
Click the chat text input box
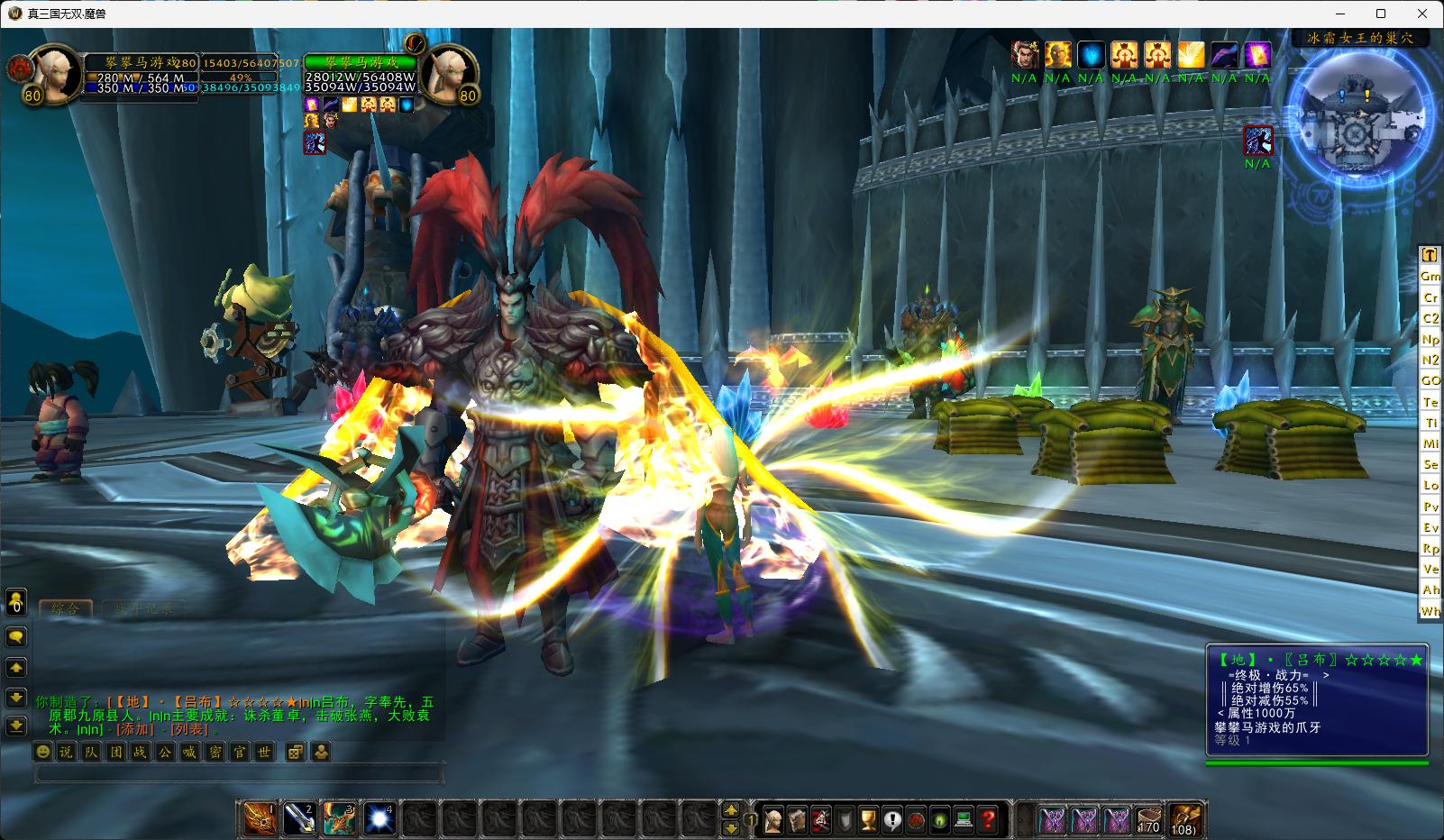pos(239,773)
